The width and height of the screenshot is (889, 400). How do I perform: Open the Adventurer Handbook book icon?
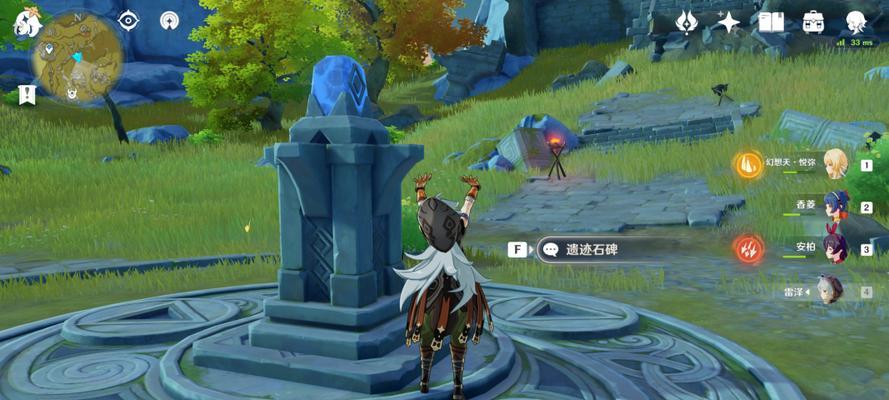771,21
